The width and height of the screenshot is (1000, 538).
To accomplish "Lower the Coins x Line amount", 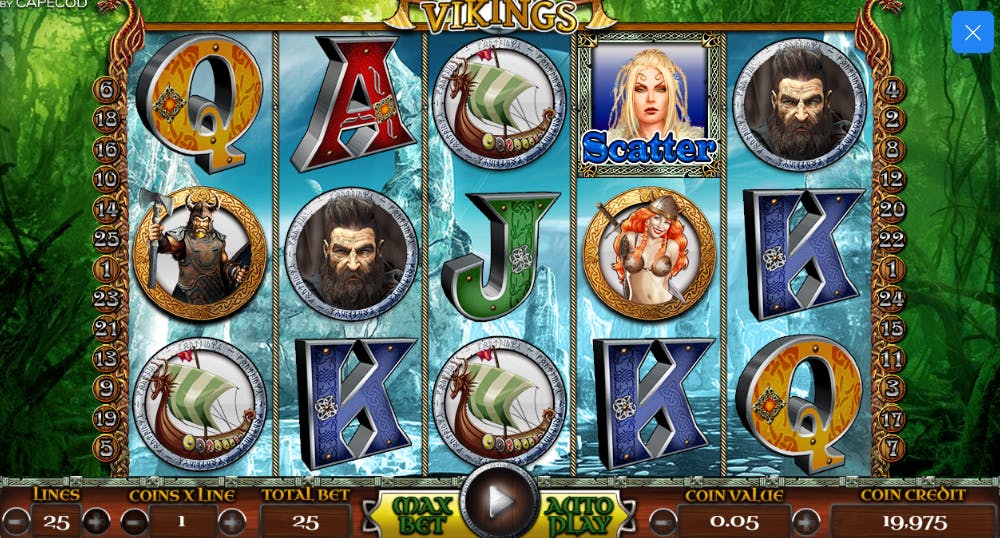I will click(134, 521).
